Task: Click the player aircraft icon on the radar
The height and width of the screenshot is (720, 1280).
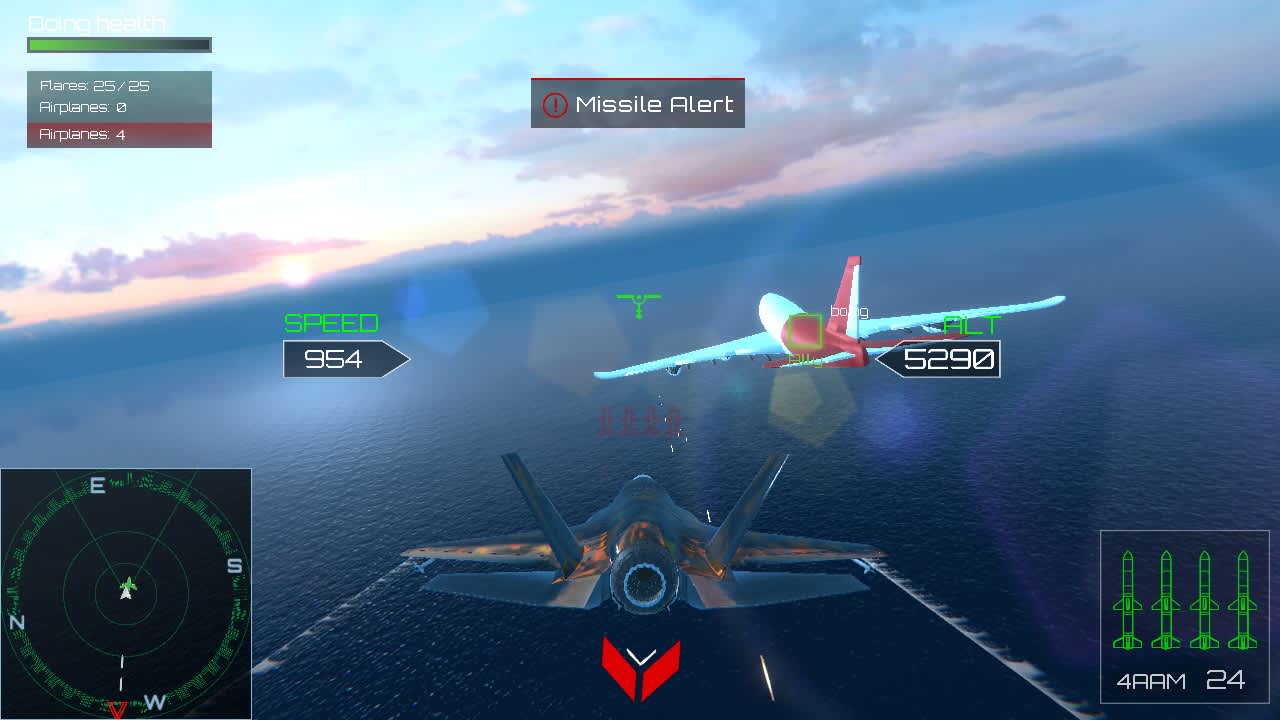Action: point(124,589)
